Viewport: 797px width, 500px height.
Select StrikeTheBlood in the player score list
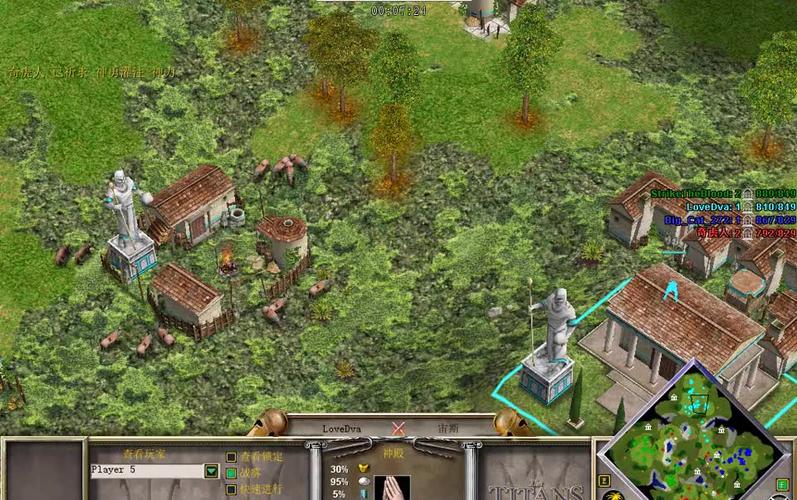692,193
